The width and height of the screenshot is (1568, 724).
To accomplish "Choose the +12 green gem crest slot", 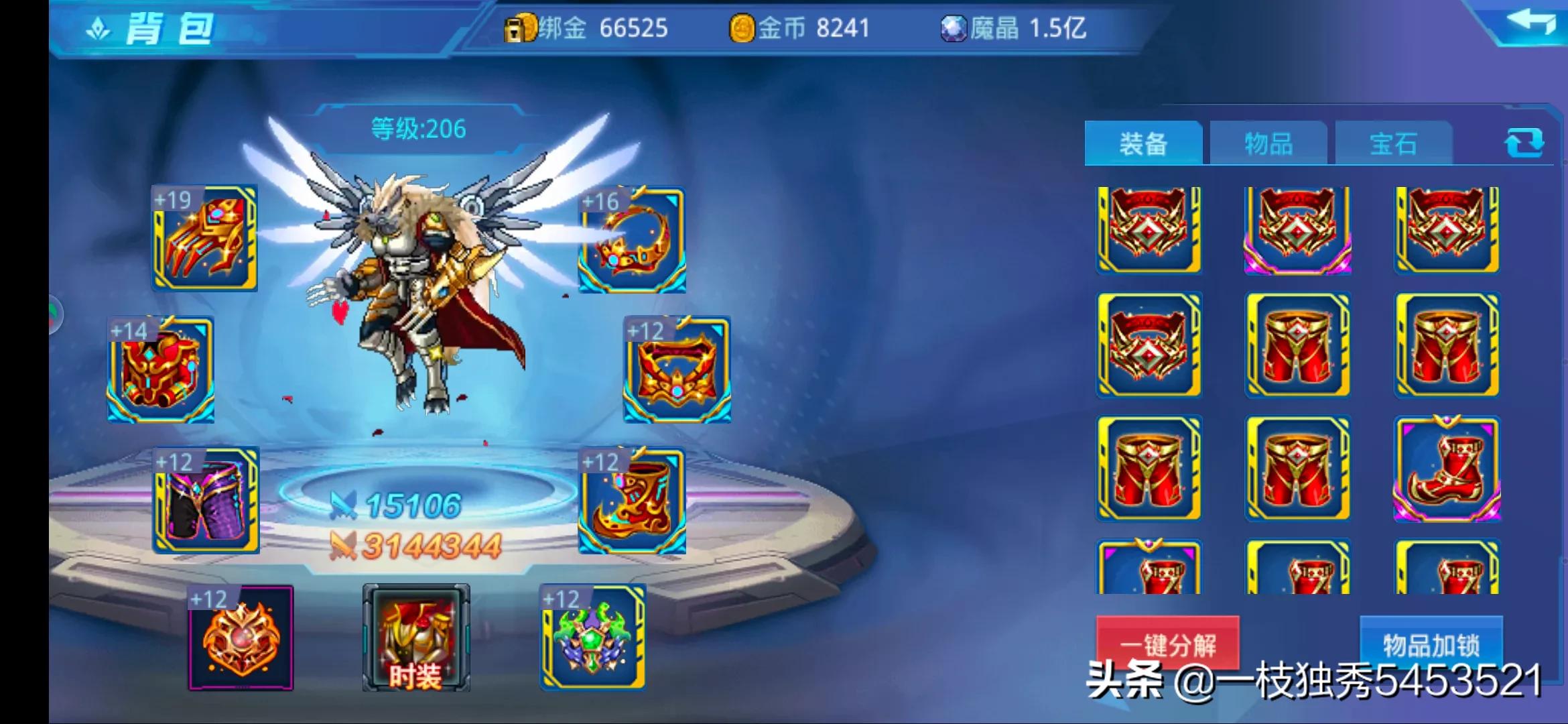I will tap(593, 638).
